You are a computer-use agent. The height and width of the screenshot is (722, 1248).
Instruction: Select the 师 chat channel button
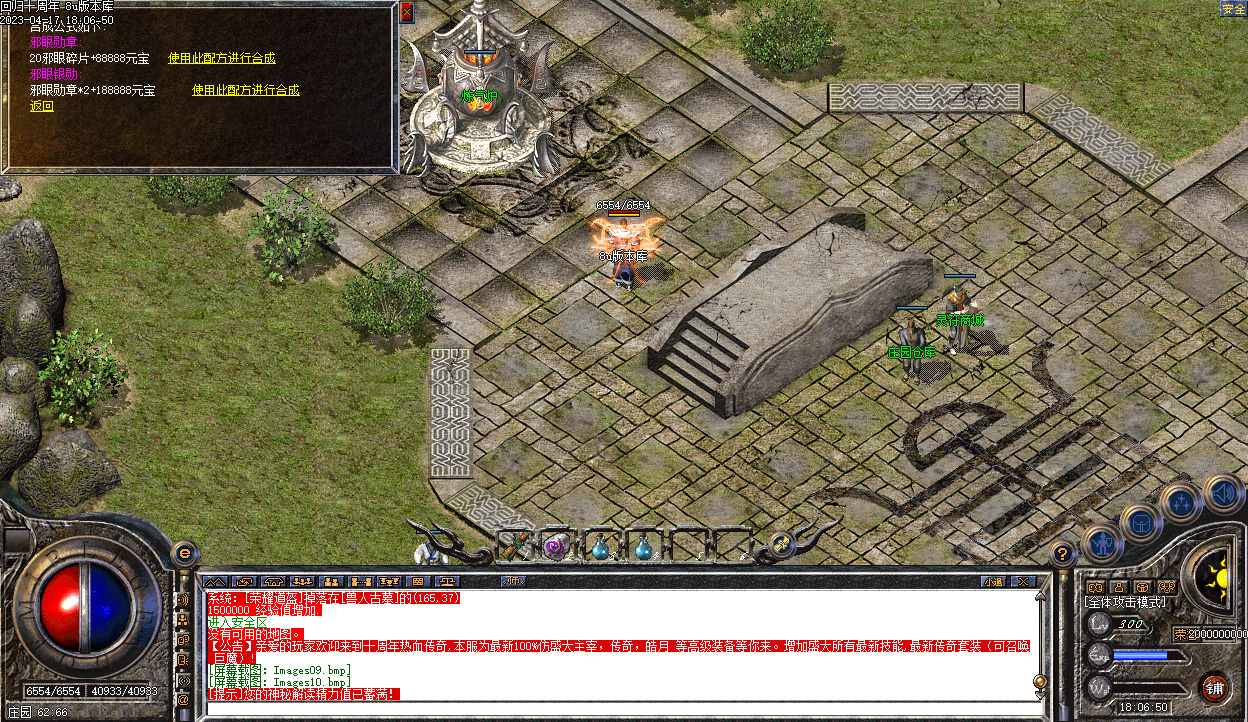click(x=512, y=581)
